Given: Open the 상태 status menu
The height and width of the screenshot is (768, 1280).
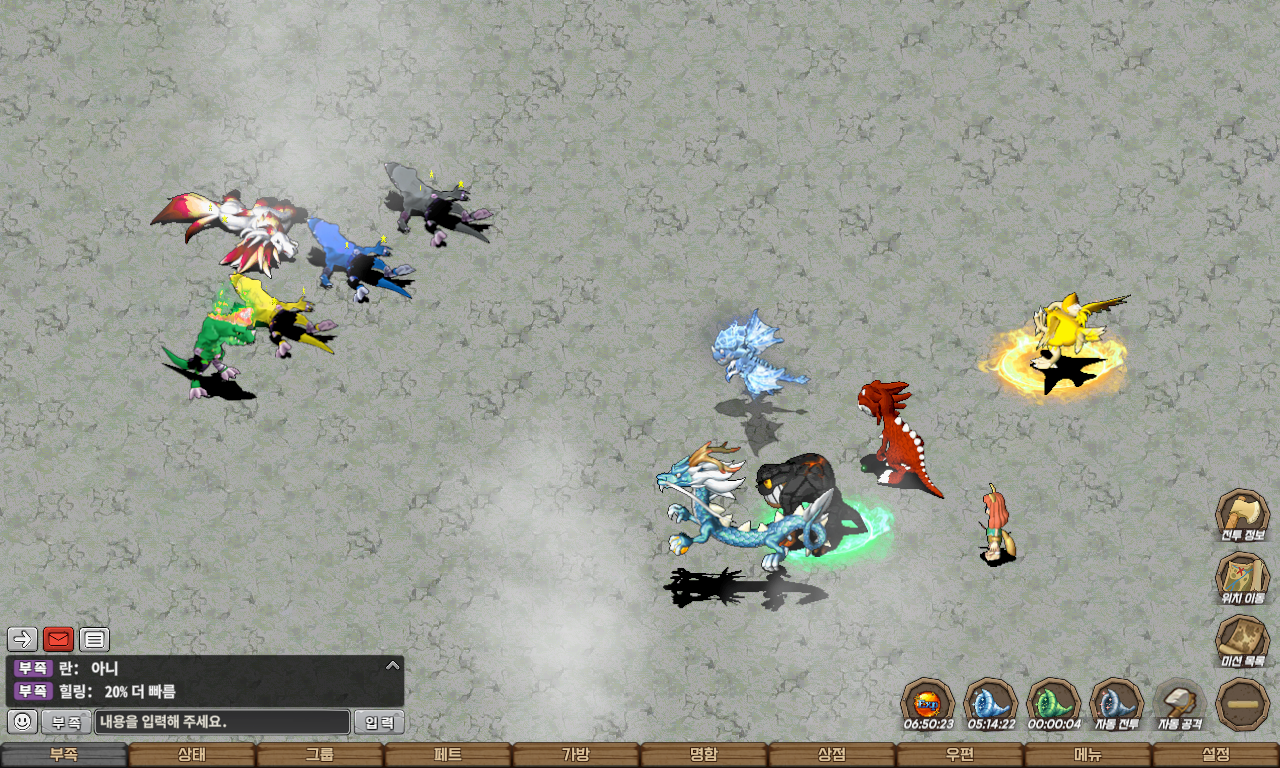Looking at the screenshot, I should pyautogui.click(x=192, y=755).
